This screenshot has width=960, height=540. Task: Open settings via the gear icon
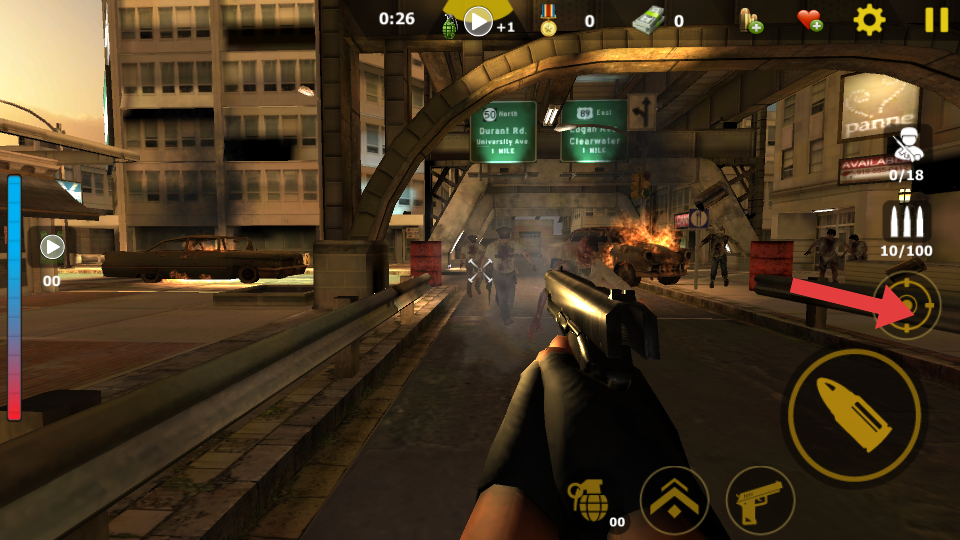pos(868,20)
